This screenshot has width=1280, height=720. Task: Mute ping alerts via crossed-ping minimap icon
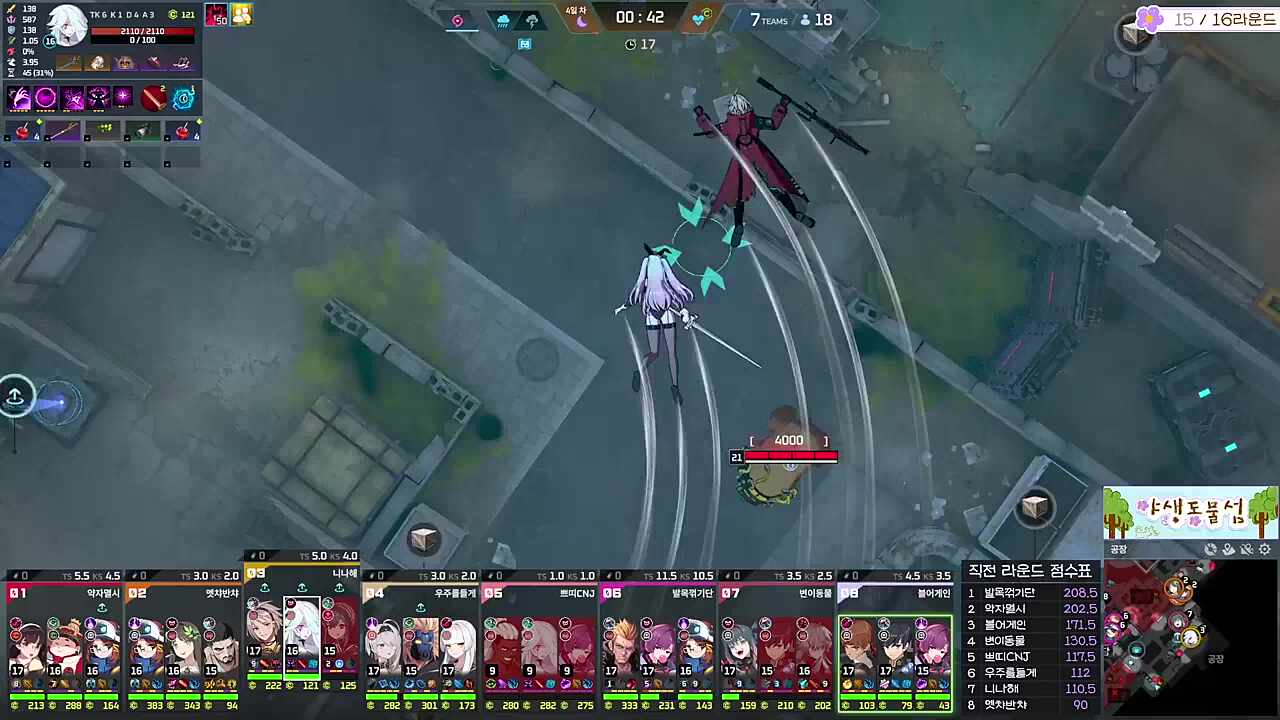click(1246, 549)
